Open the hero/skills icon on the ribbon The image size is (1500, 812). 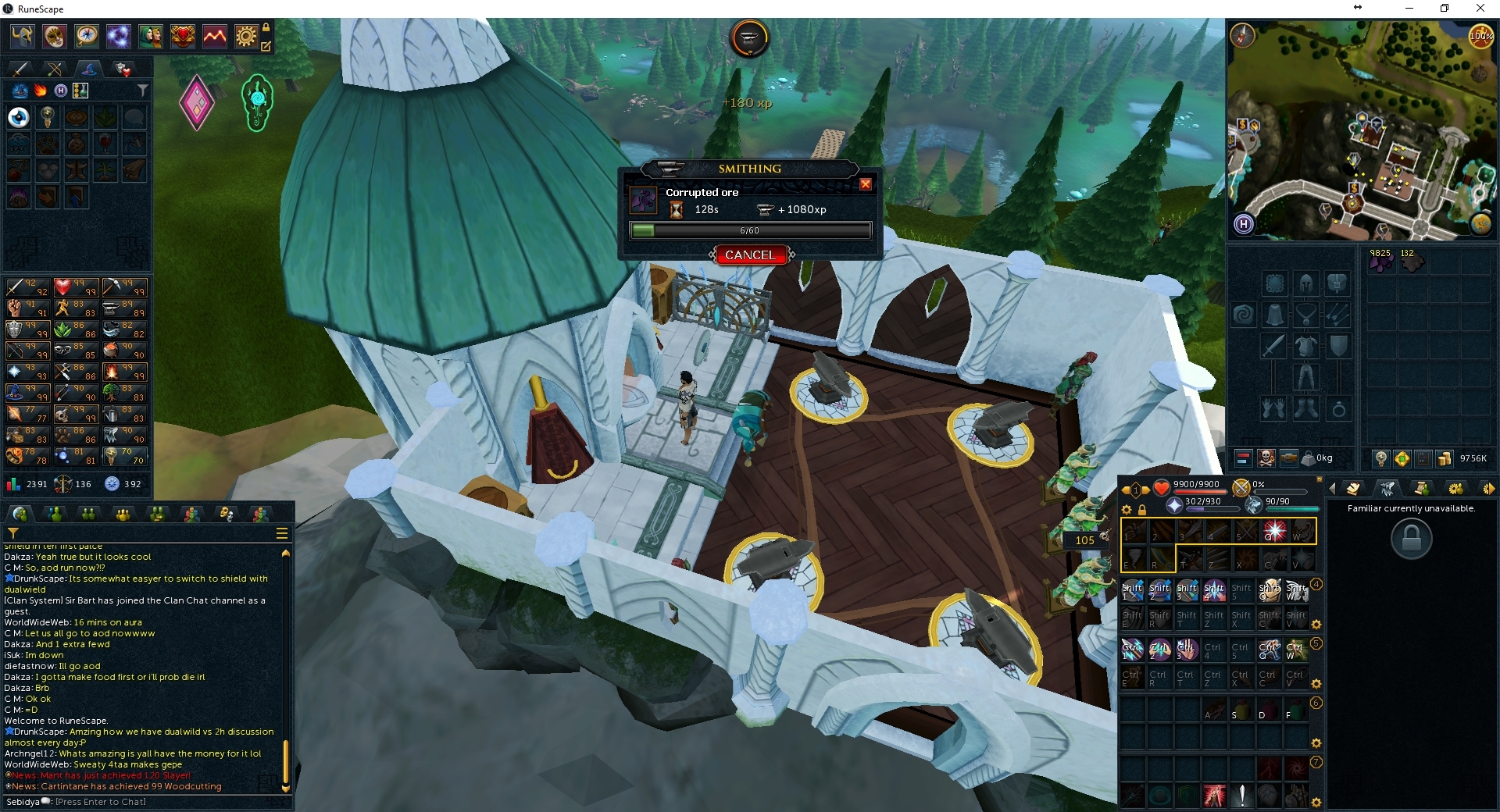click(x=21, y=36)
